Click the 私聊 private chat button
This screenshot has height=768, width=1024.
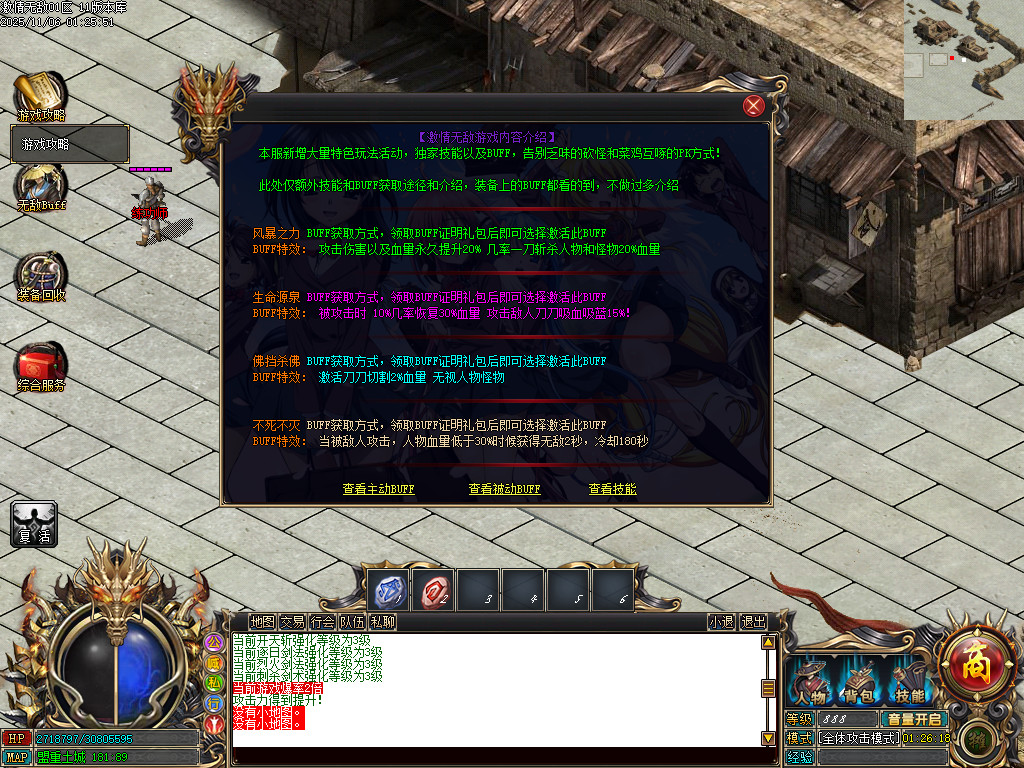point(382,621)
